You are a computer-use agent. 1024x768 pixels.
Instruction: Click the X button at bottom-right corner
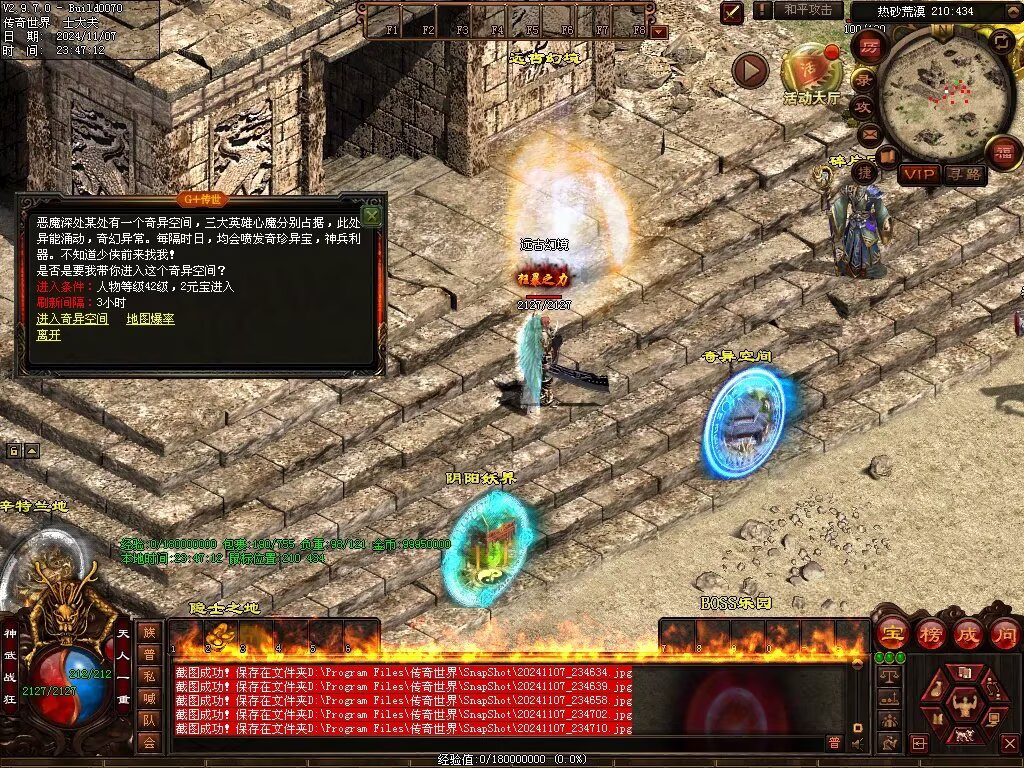(x=1009, y=743)
